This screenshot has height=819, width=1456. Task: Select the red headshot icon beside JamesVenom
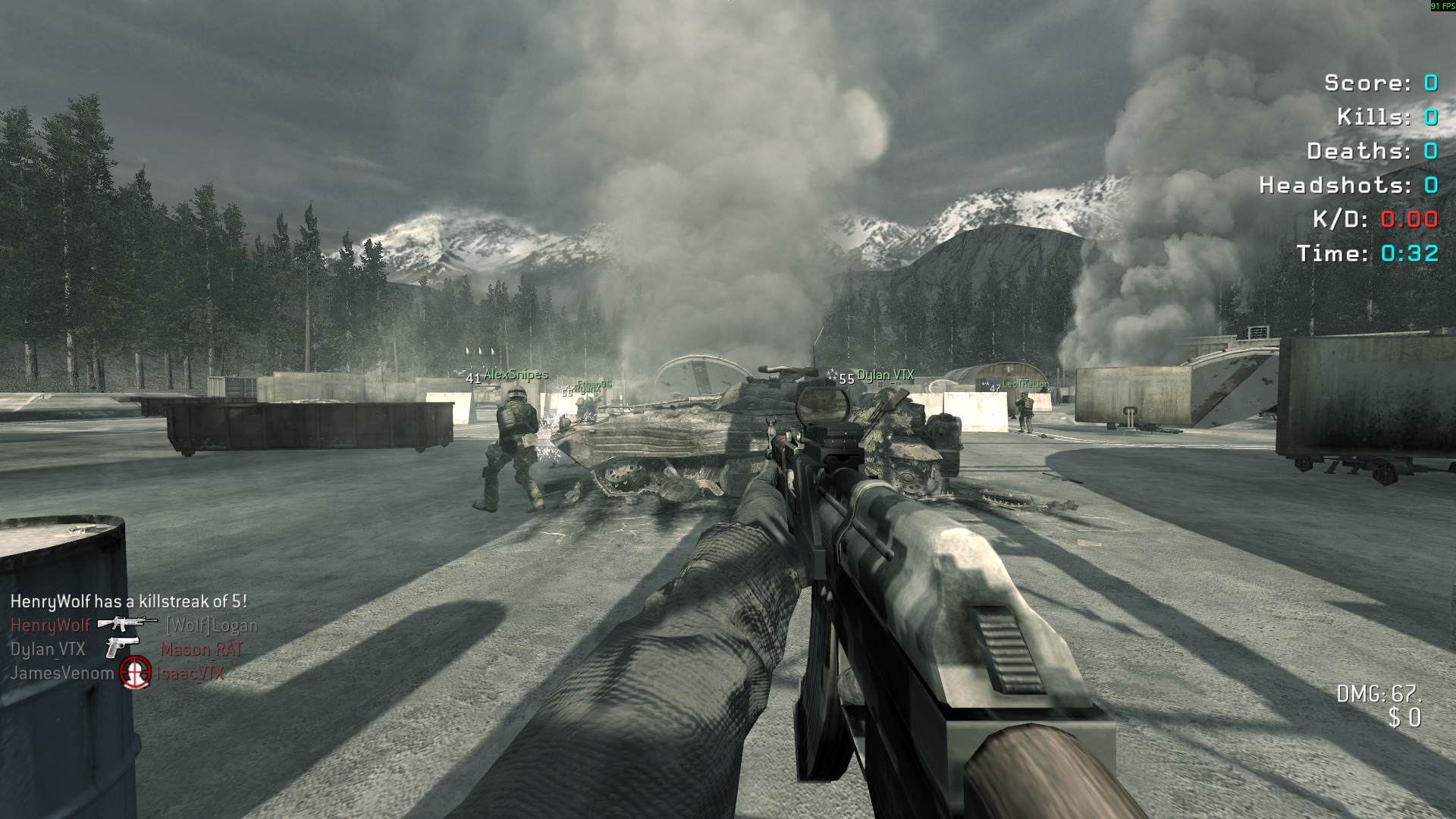(x=136, y=672)
